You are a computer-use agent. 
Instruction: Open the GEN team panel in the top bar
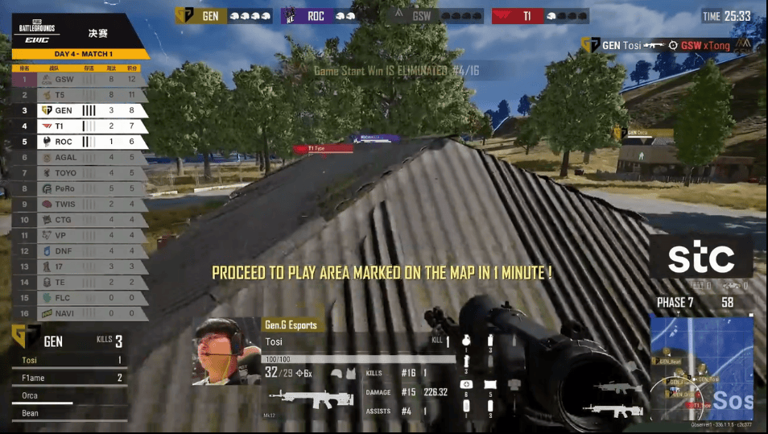point(224,16)
